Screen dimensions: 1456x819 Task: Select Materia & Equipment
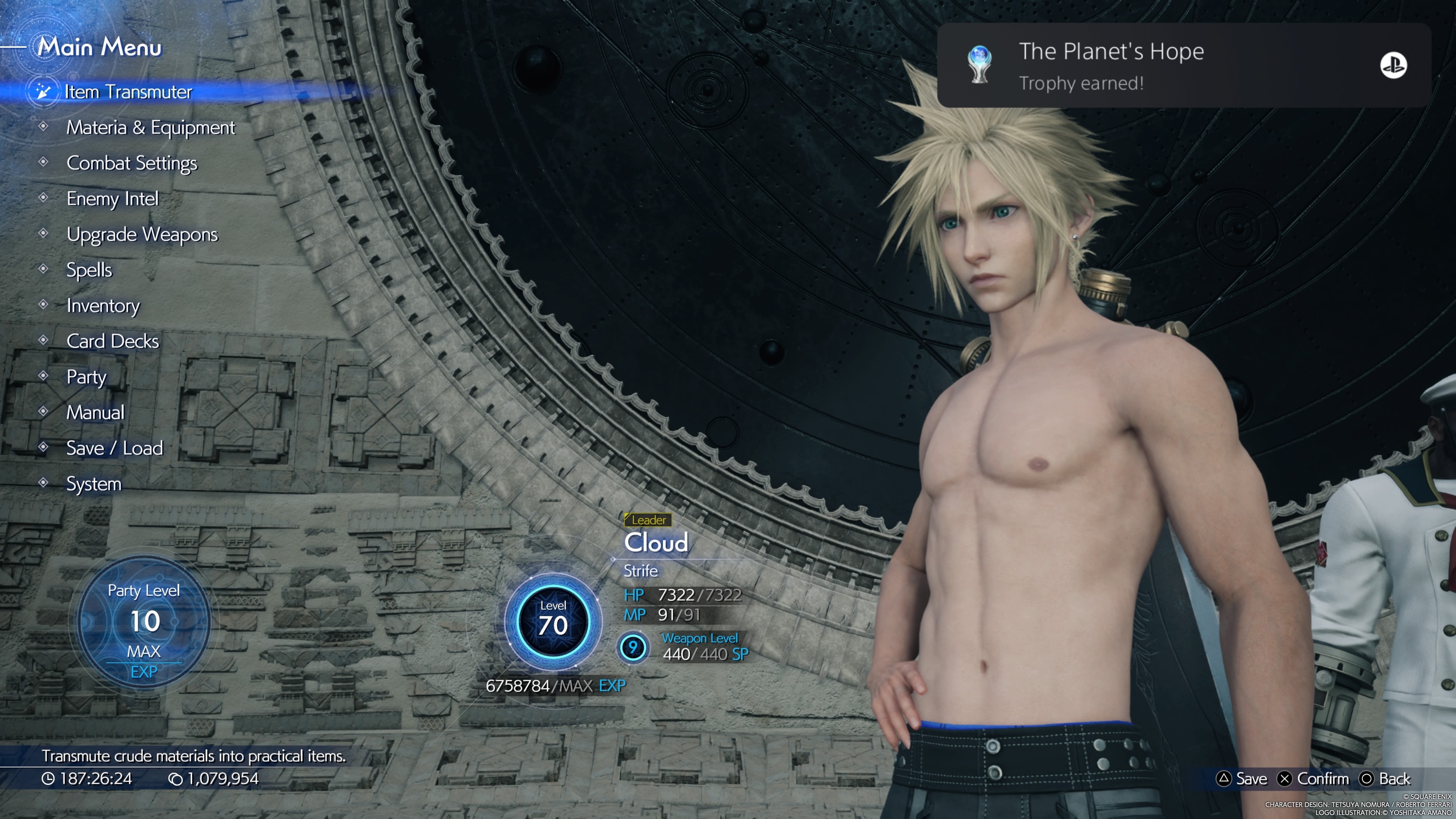tap(151, 128)
